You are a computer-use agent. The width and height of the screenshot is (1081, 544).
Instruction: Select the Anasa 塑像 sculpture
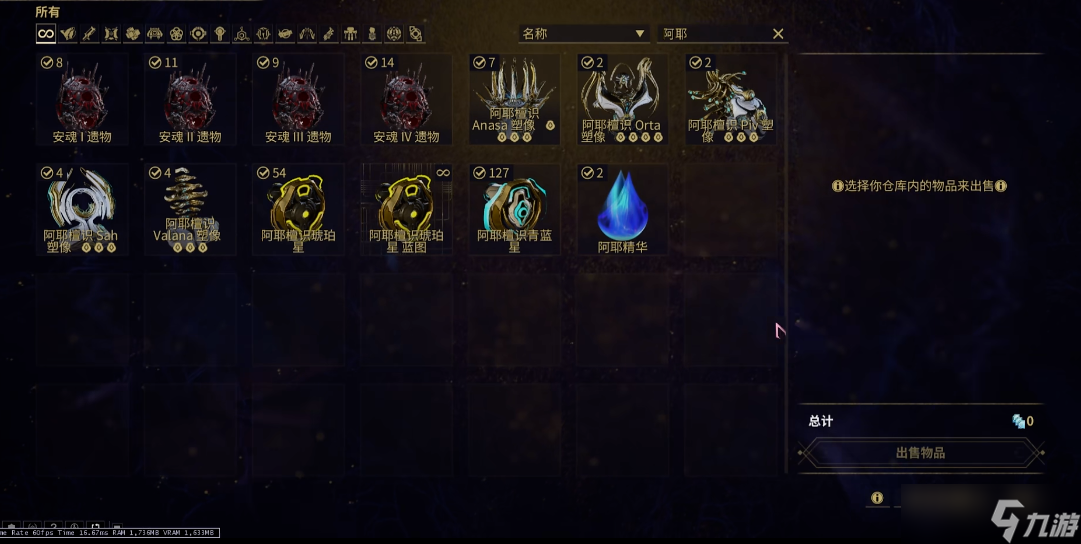tap(514, 100)
